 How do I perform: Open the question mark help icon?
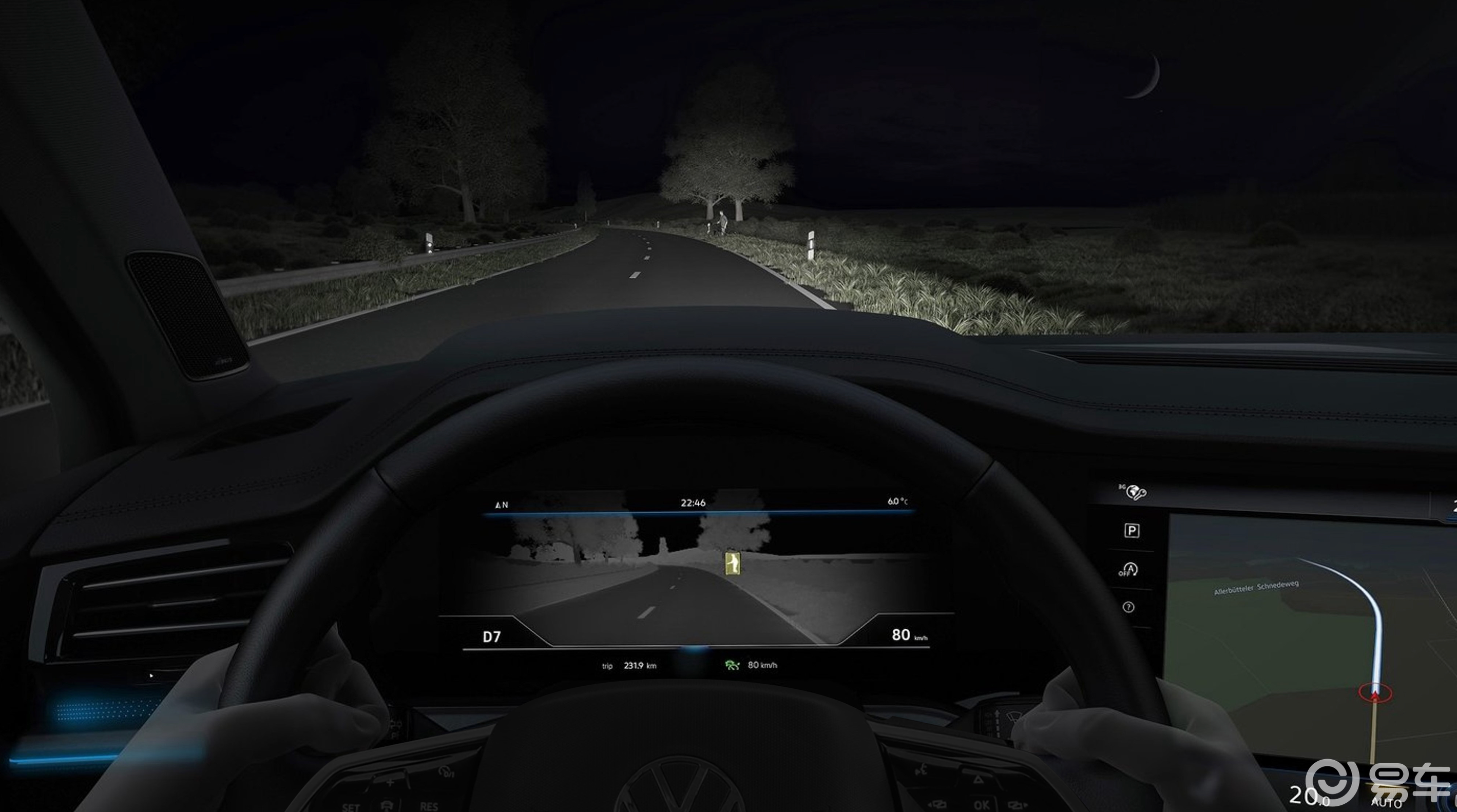[x=1128, y=607]
